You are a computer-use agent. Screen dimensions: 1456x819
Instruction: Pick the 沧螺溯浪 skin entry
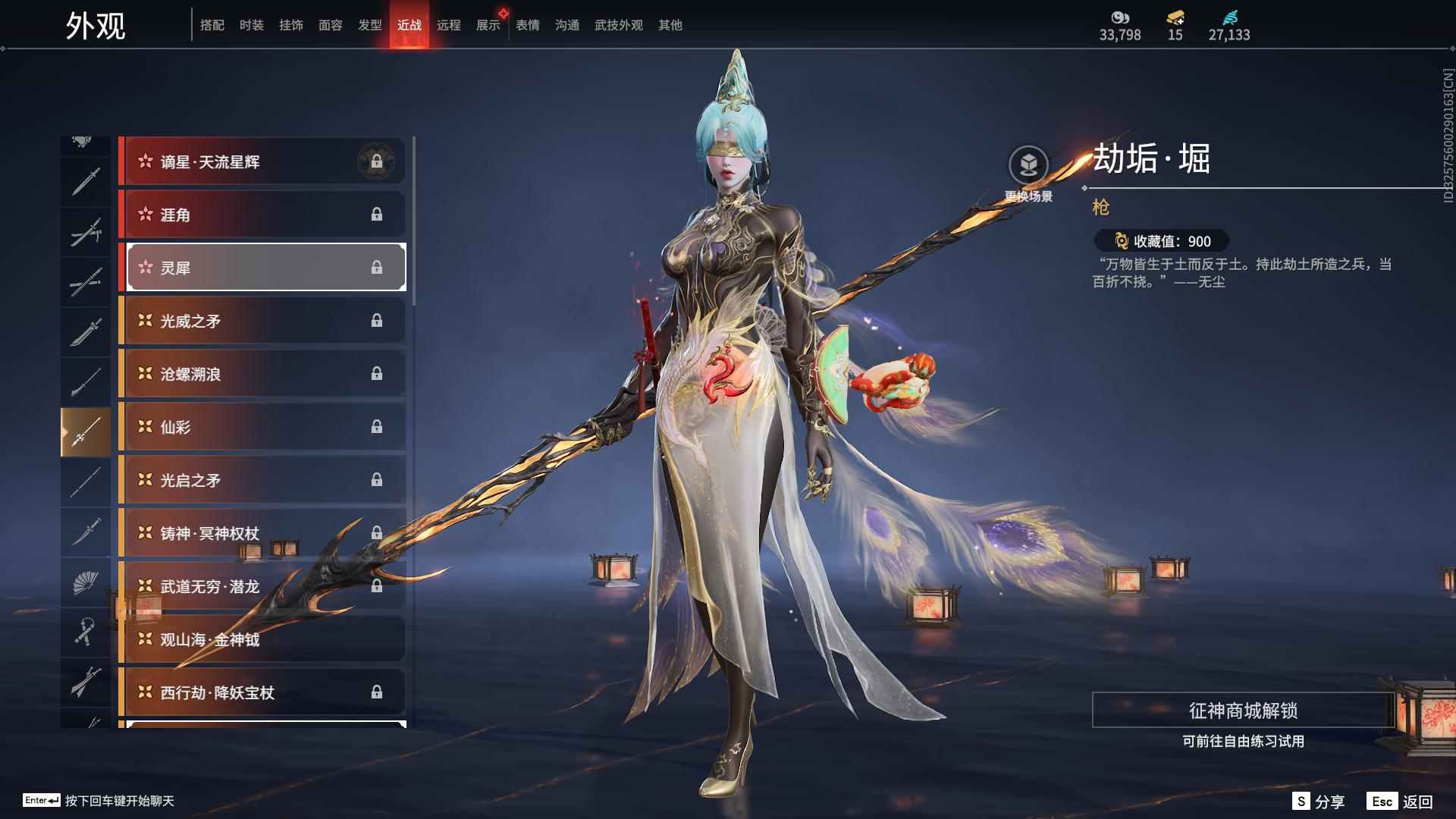pyautogui.click(x=262, y=374)
